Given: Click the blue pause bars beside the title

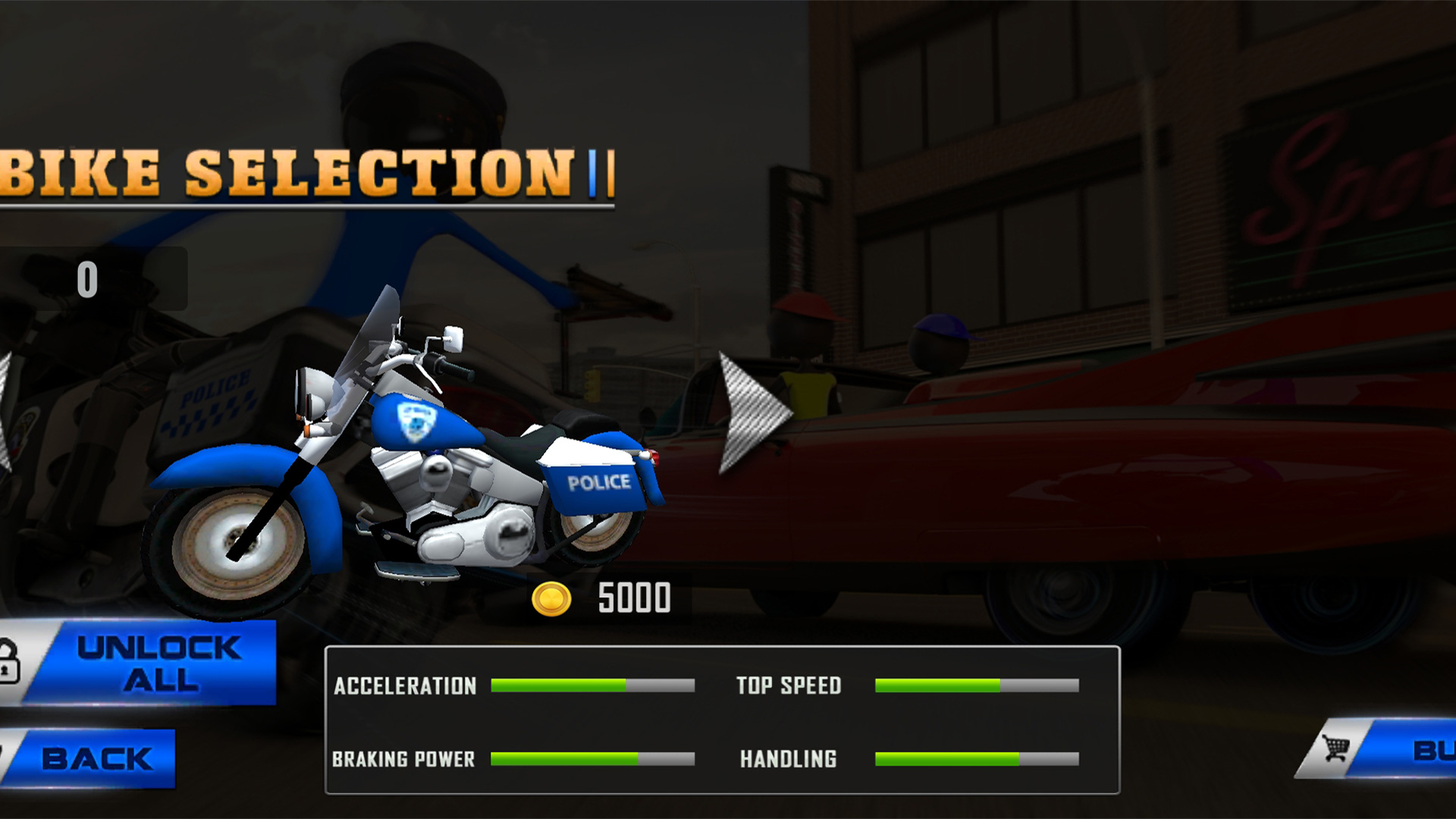Looking at the screenshot, I should coord(599,173).
